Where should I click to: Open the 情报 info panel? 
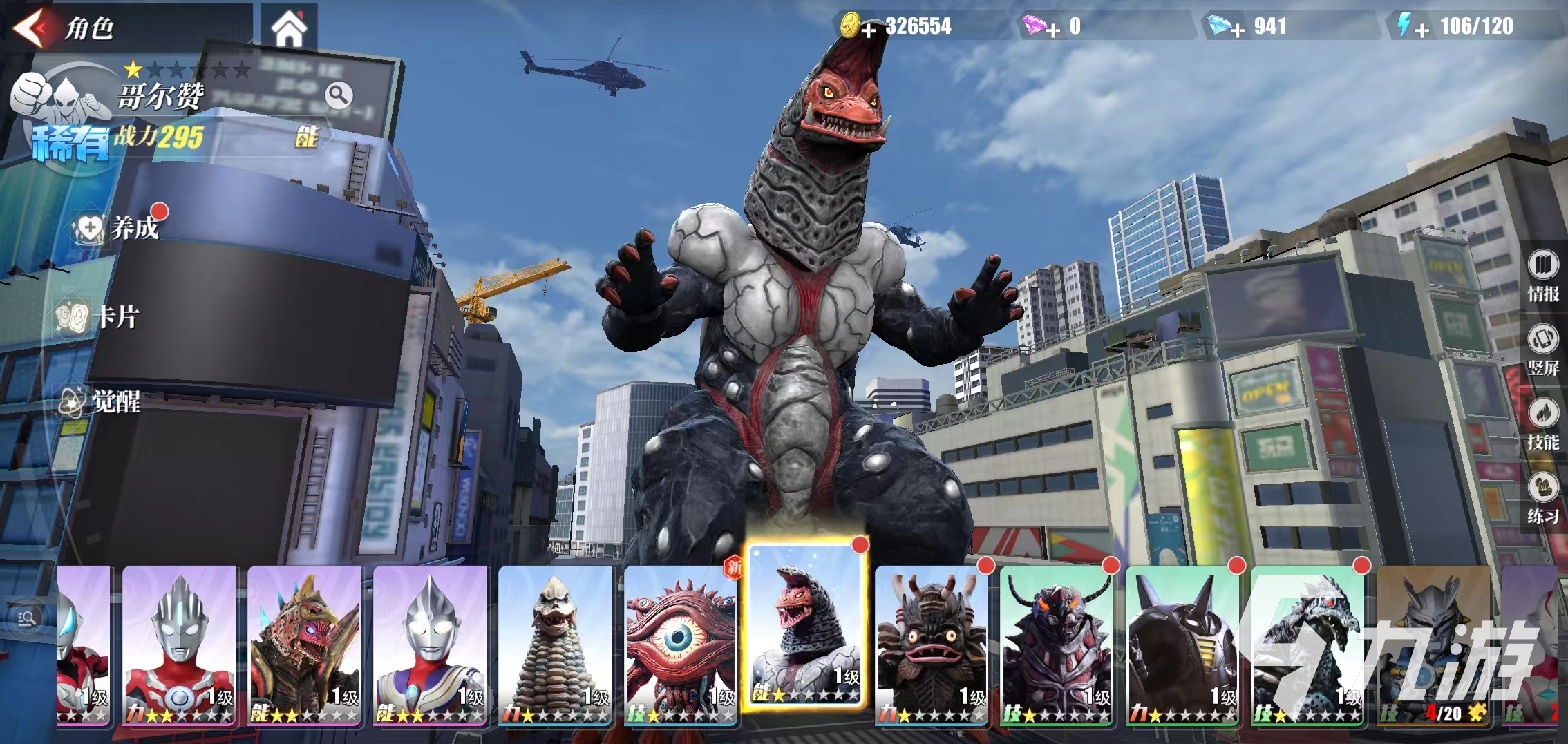(1542, 276)
